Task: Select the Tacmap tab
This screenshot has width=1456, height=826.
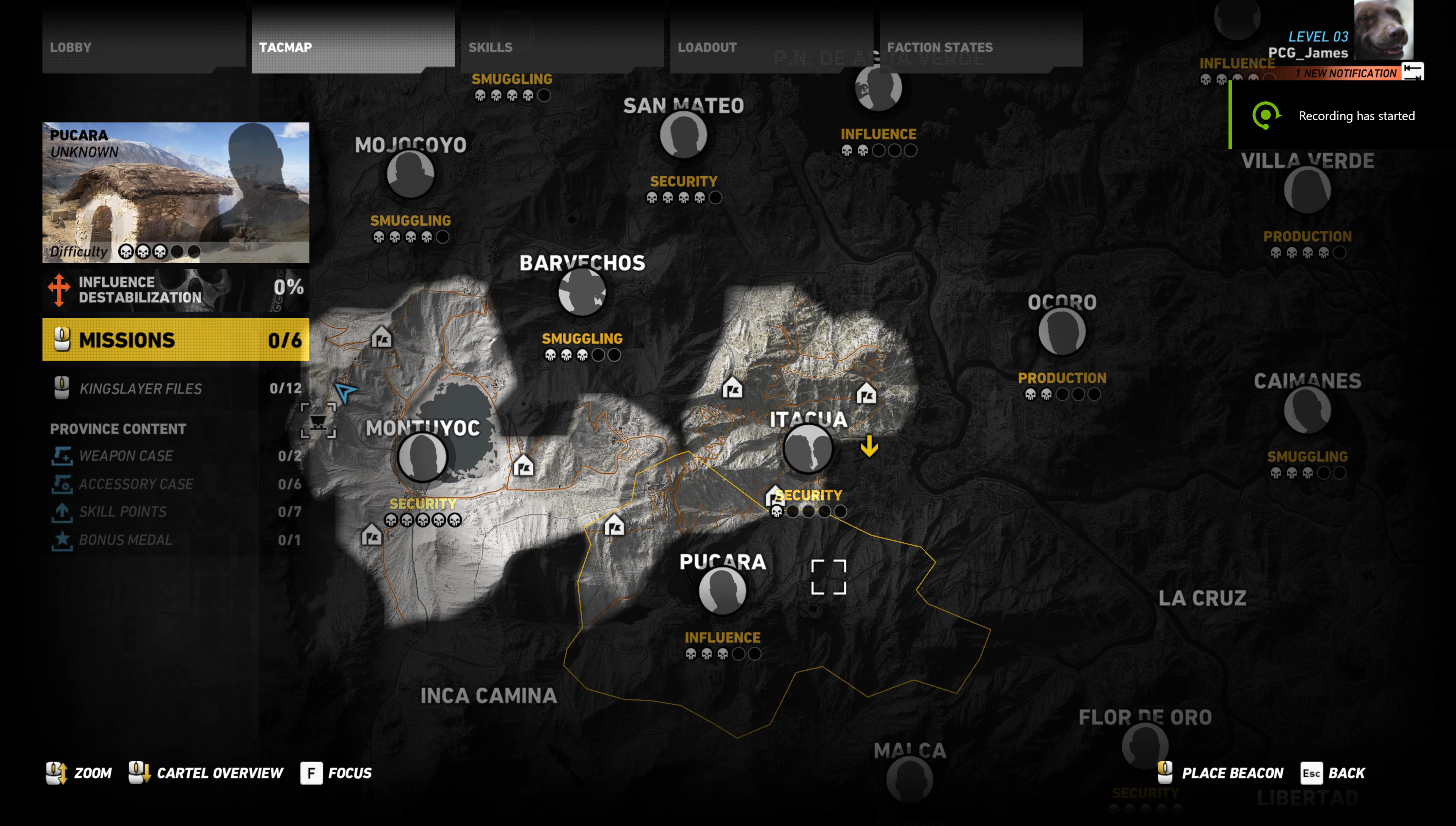Action: [x=352, y=47]
